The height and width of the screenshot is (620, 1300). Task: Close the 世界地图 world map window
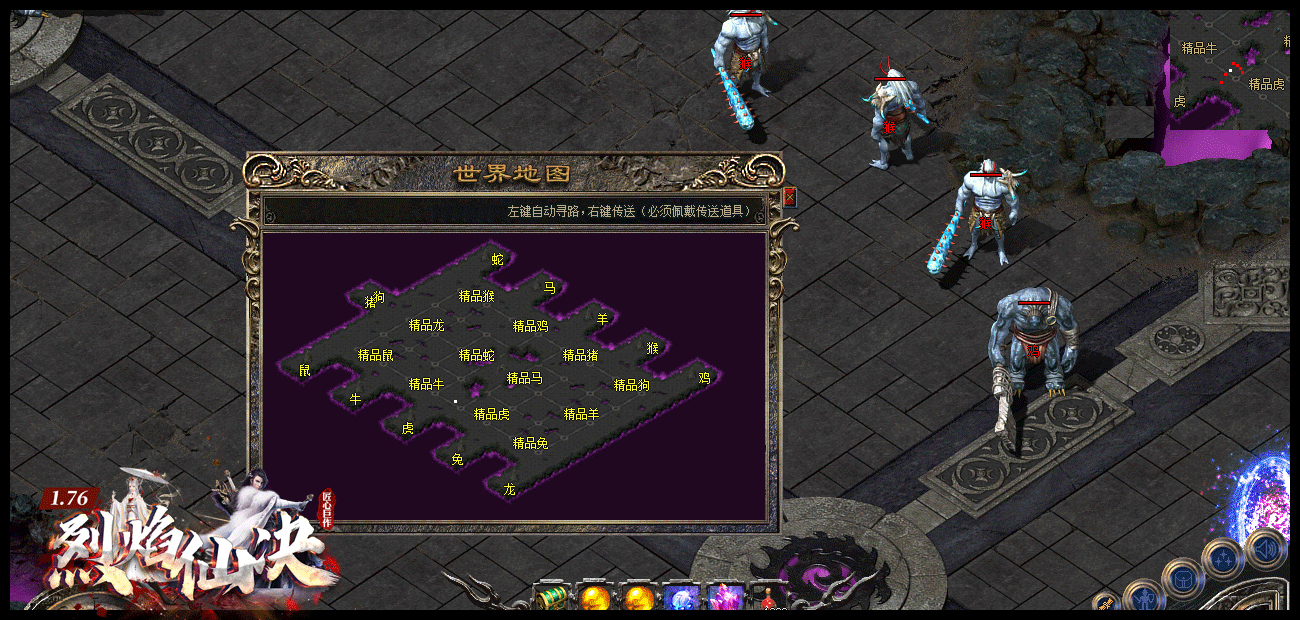(x=789, y=197)
